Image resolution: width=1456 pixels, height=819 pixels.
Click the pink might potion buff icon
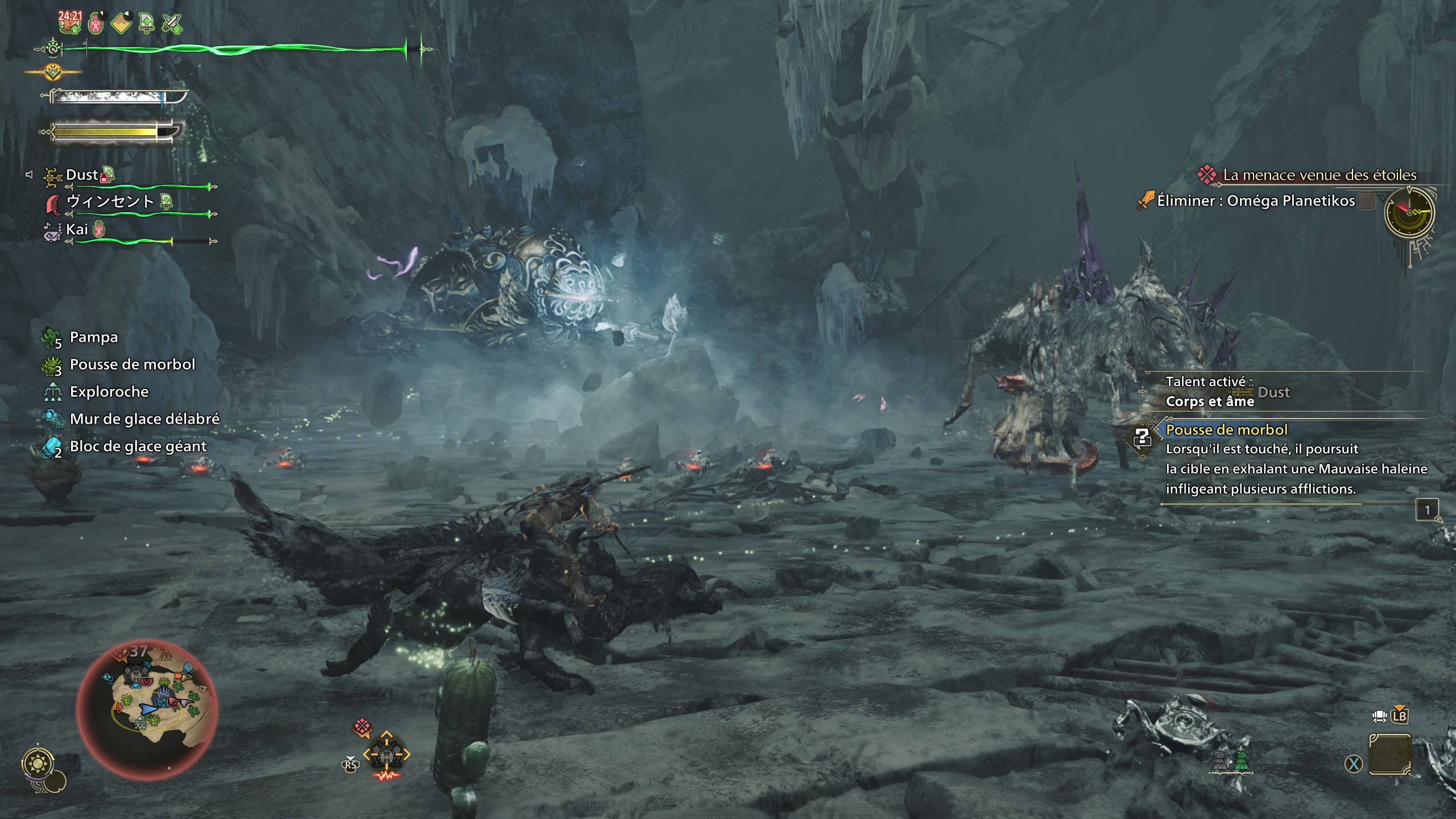pyautogui.click(x=96, y=23)
